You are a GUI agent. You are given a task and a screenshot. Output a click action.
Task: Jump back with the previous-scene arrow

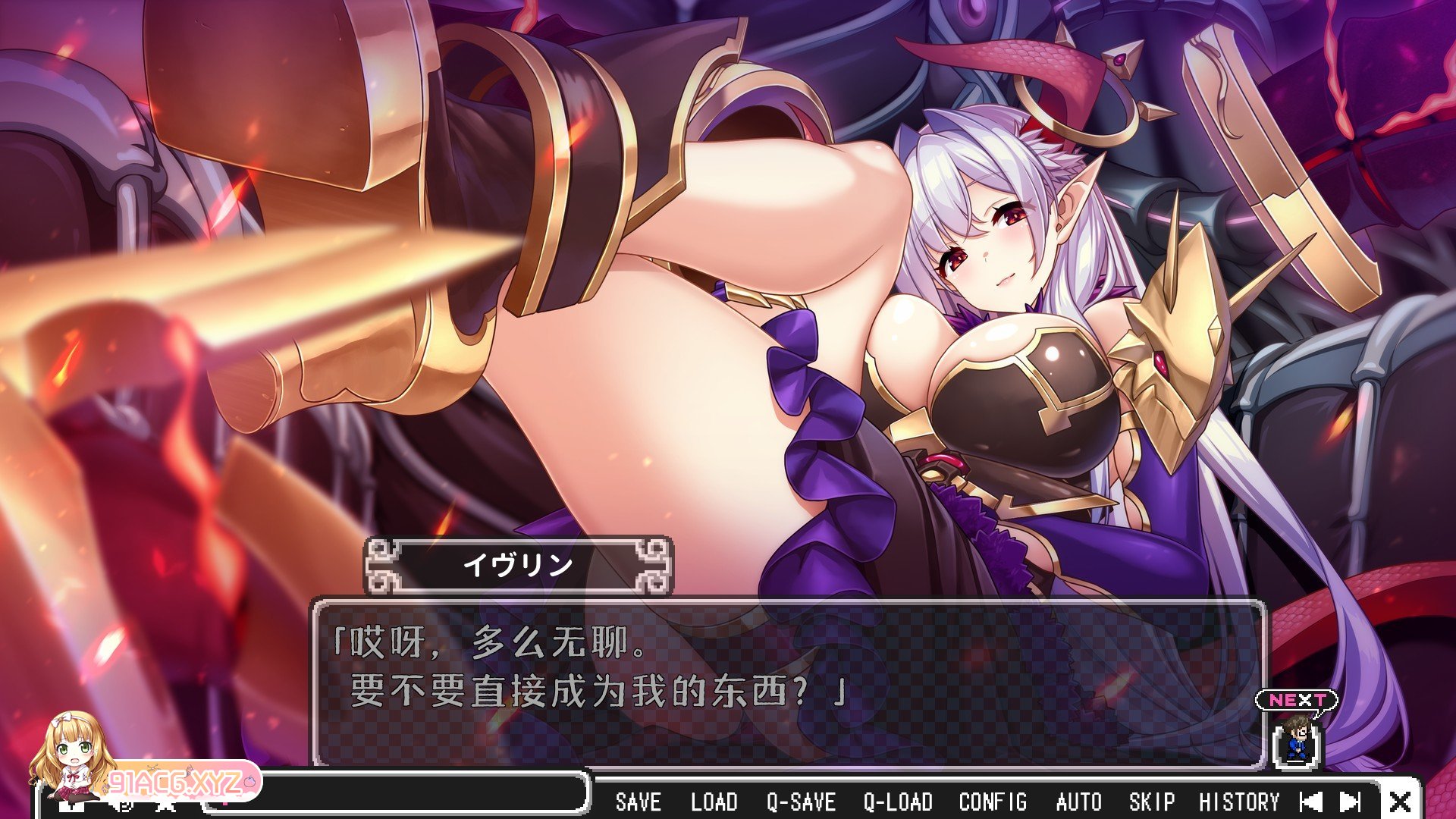[1311, 802]
